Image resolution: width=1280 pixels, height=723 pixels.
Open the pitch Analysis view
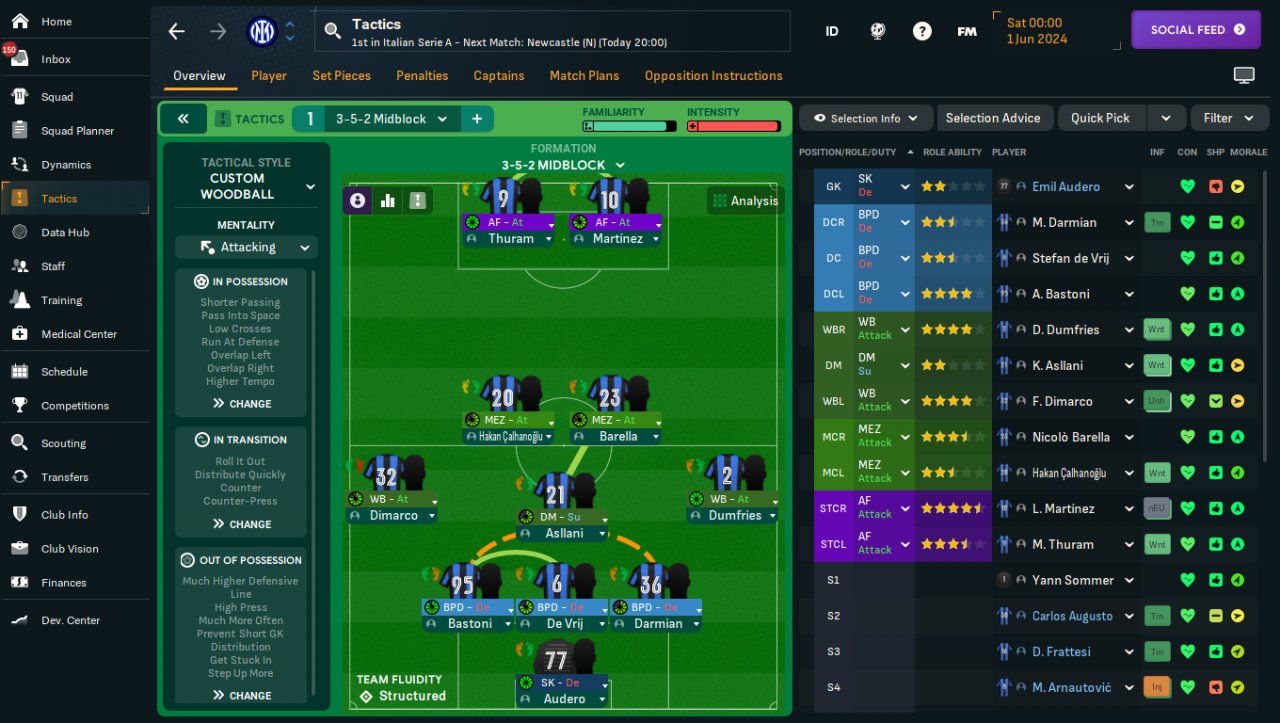coord(744,201)
